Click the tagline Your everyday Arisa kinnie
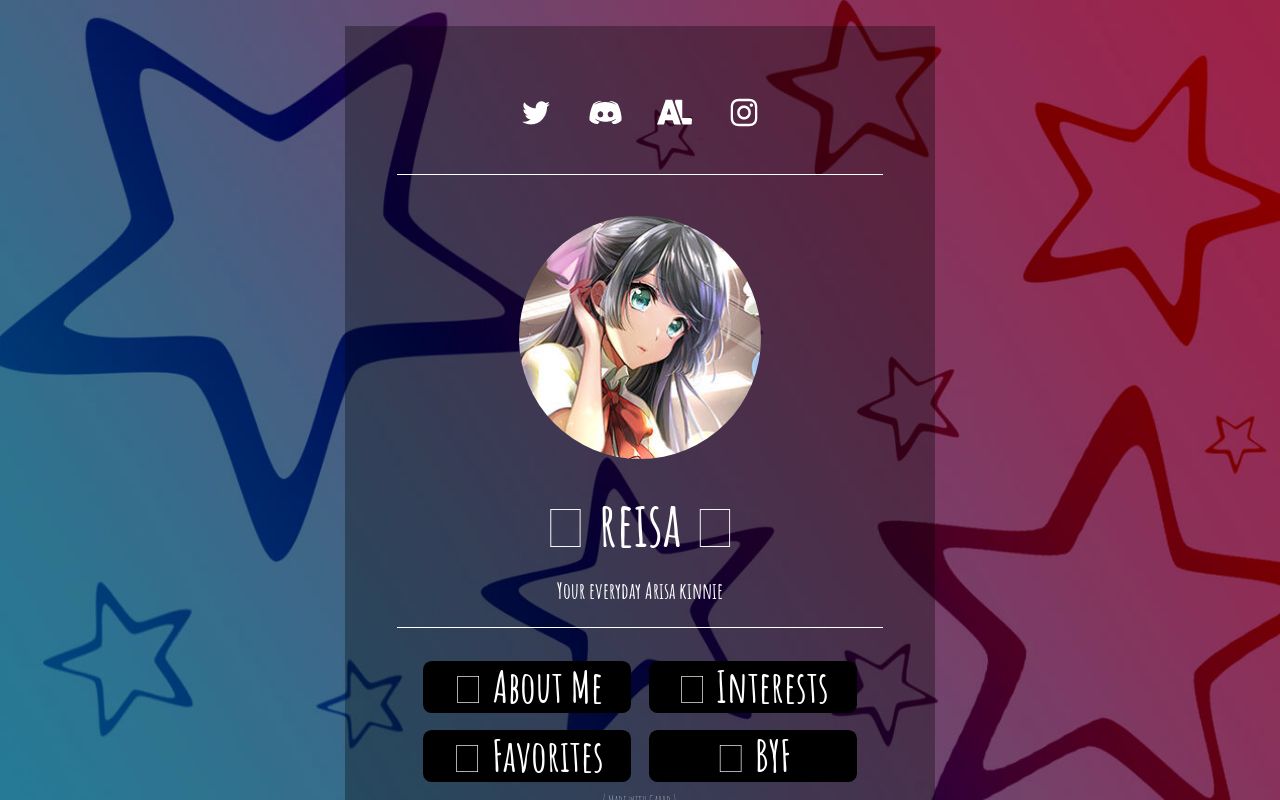This screenshot has height=800, width=1280. coord(639,591)
